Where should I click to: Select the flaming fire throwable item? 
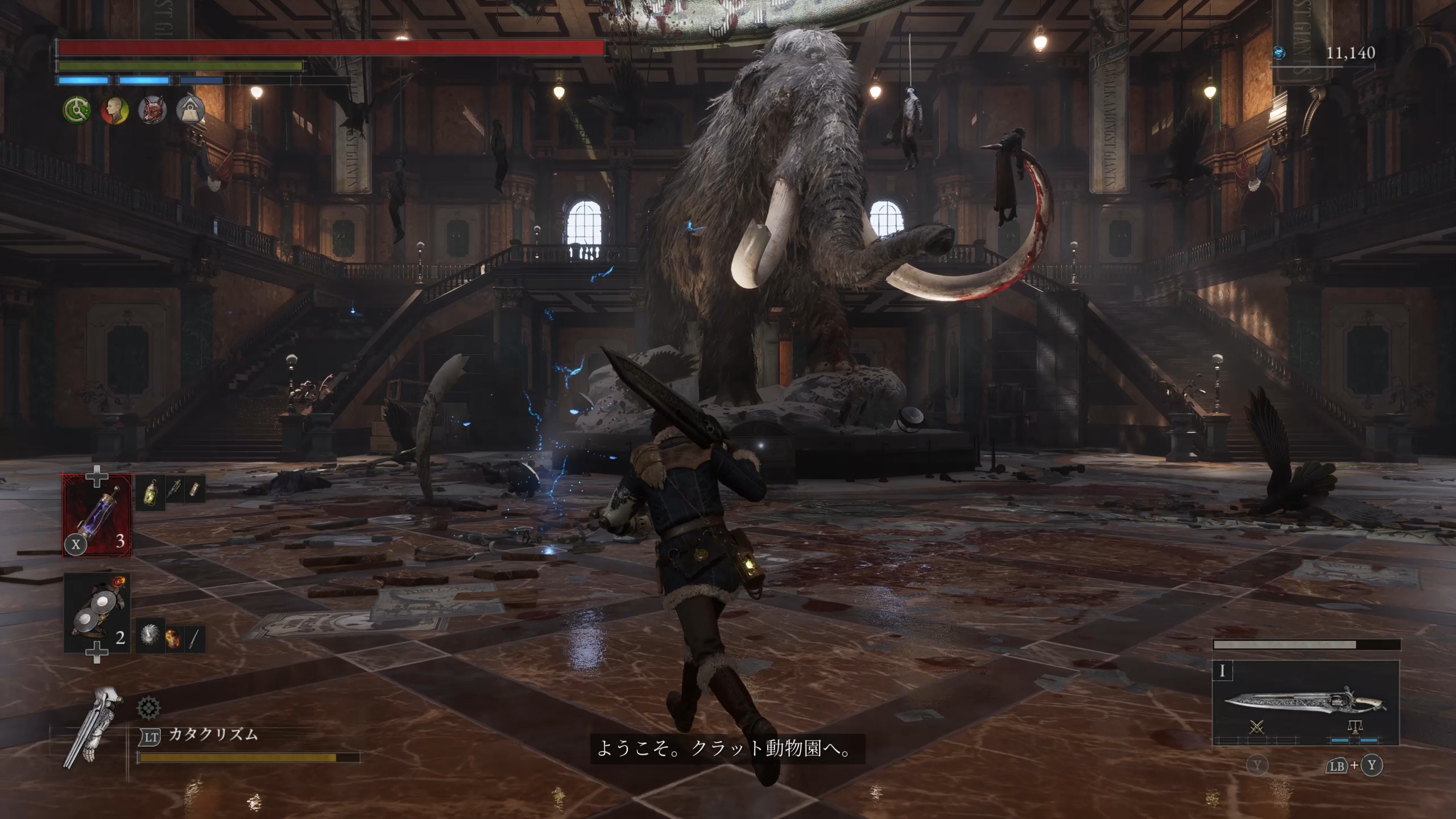point(172,637)
